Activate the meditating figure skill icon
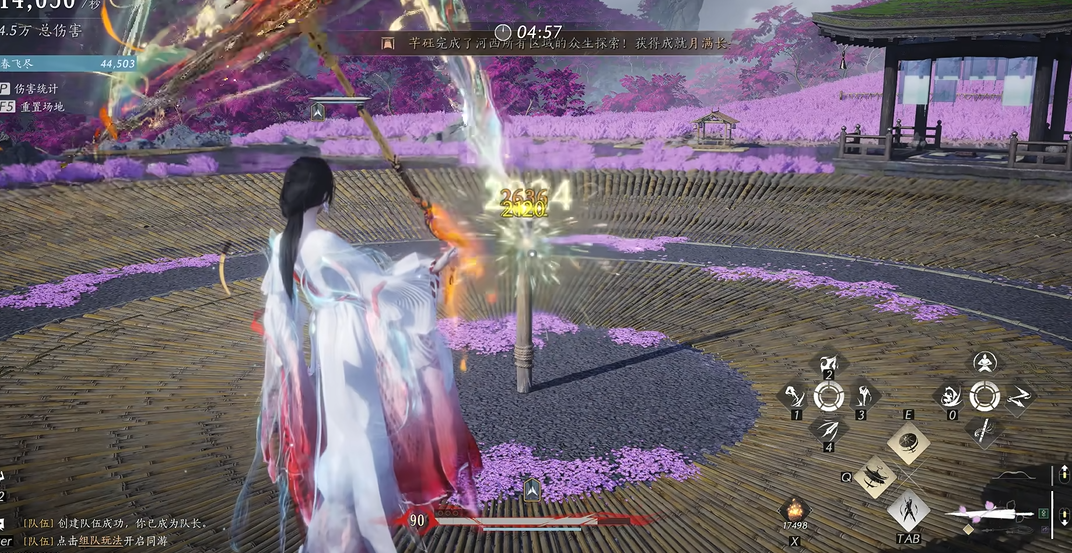This screenshot has width=1072, height=553. 985,363
